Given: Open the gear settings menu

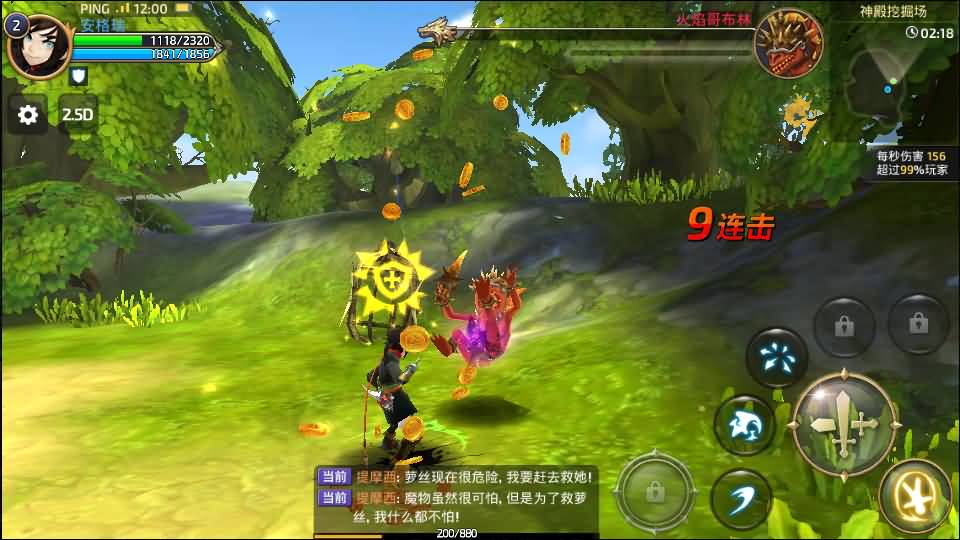Looking at the screenshot, I should tap(28, 114).
